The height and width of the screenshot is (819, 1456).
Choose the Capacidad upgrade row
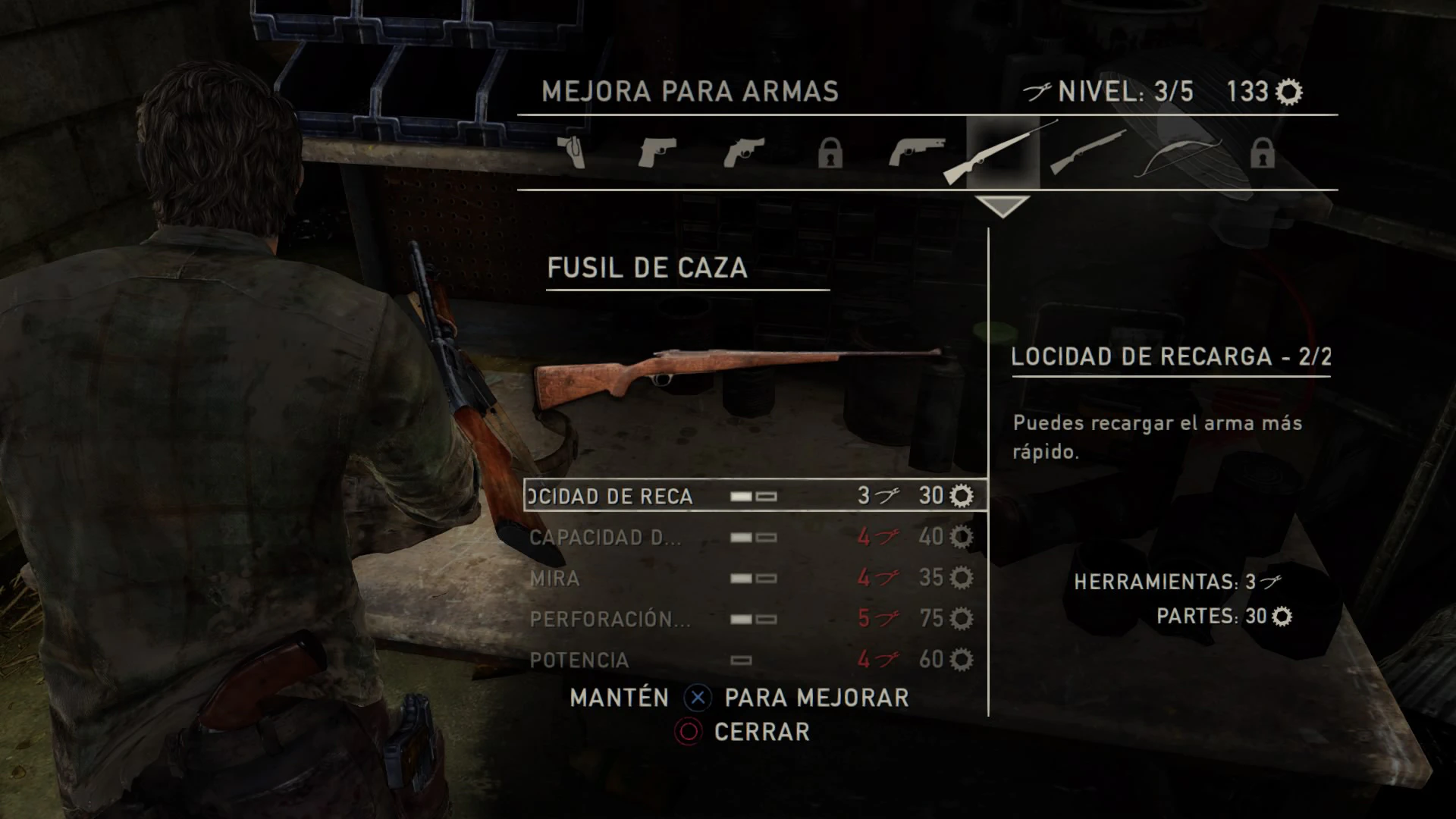755,538
